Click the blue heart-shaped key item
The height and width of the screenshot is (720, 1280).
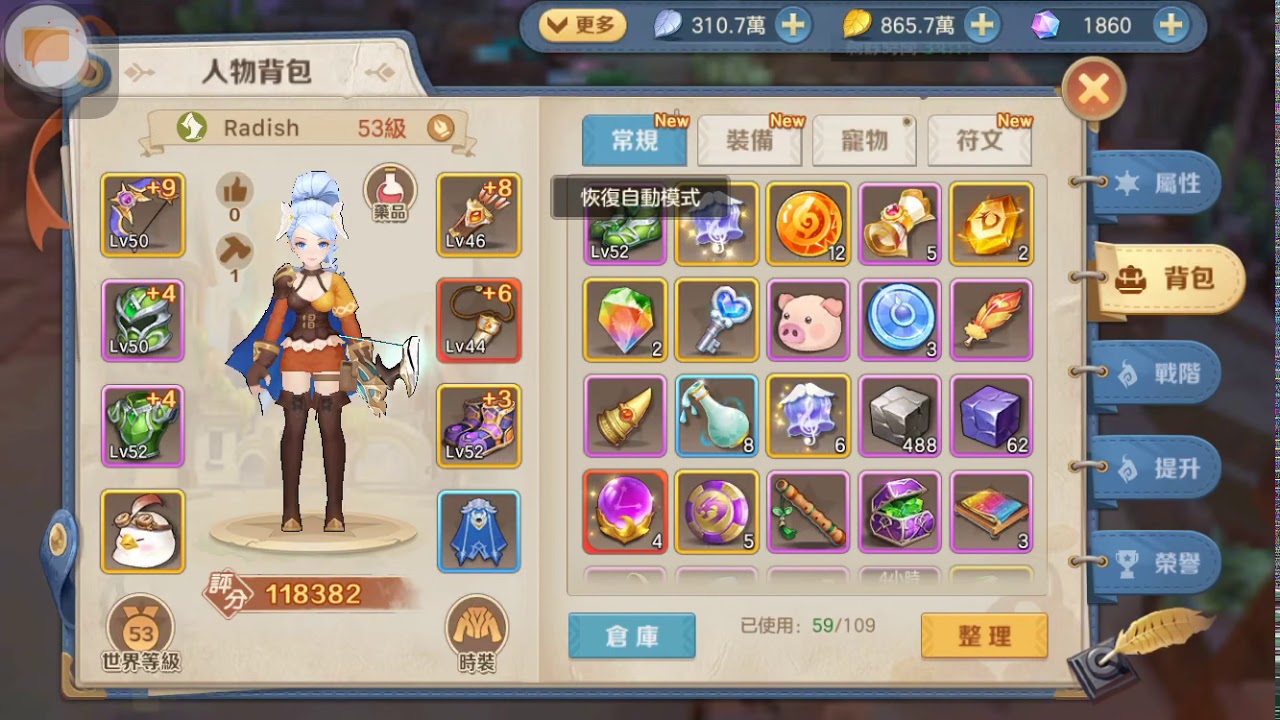(715, 318)
